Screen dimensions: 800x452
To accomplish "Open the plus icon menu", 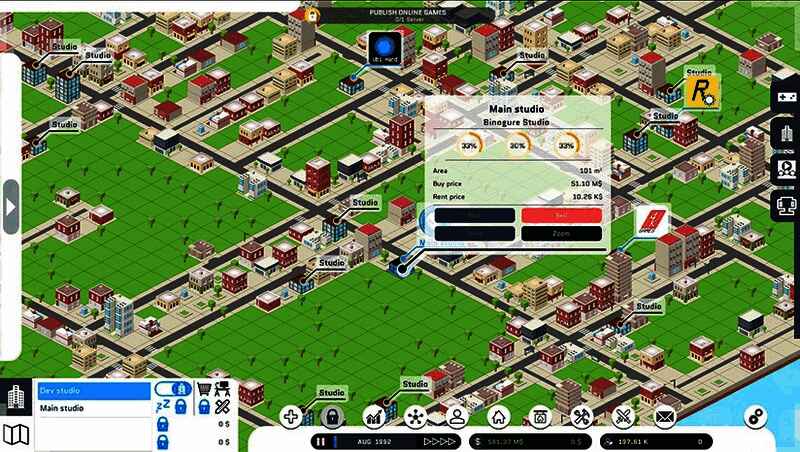I will [x=291, y=417].
